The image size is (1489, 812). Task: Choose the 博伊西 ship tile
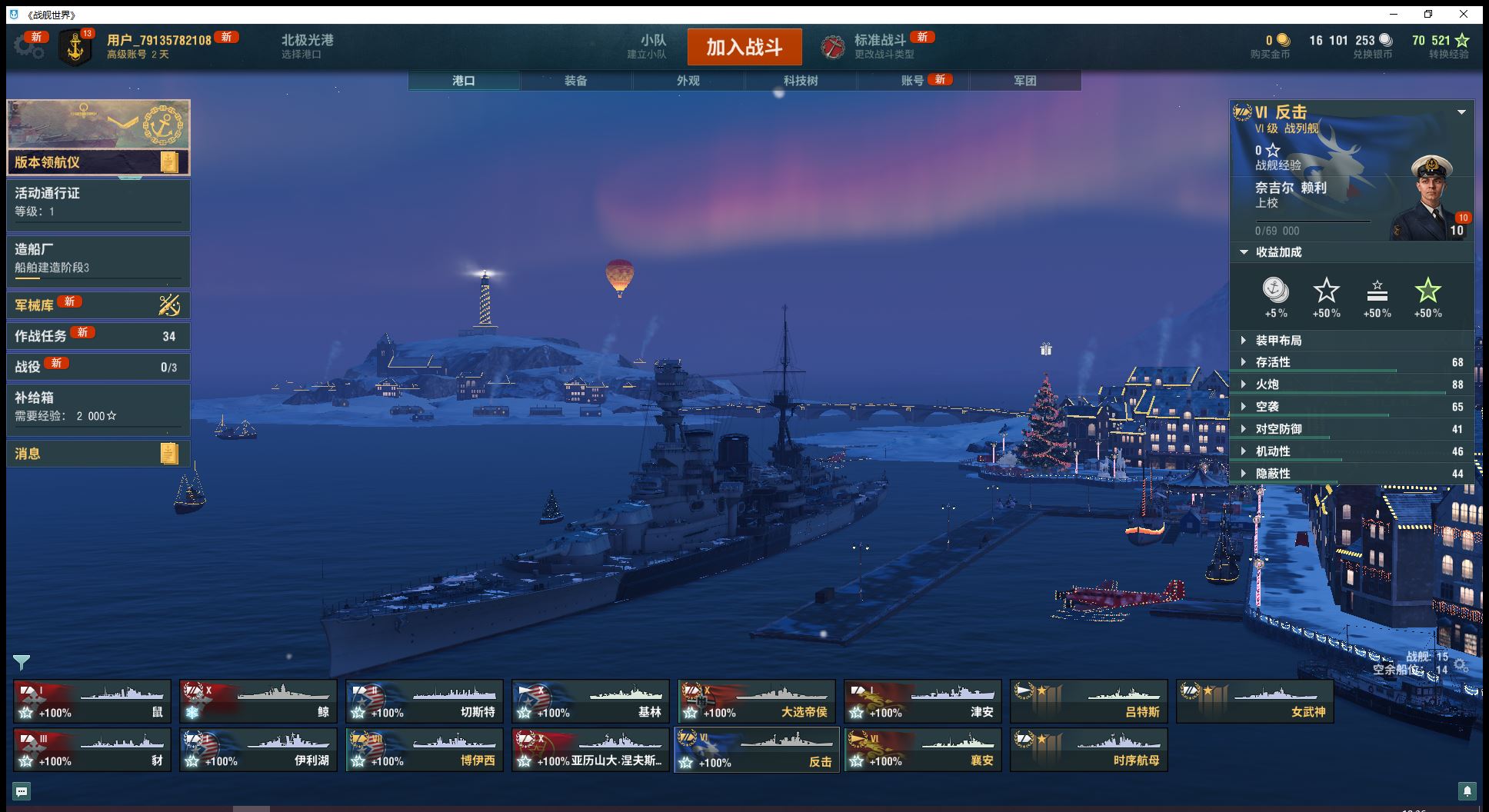[425, 750]
